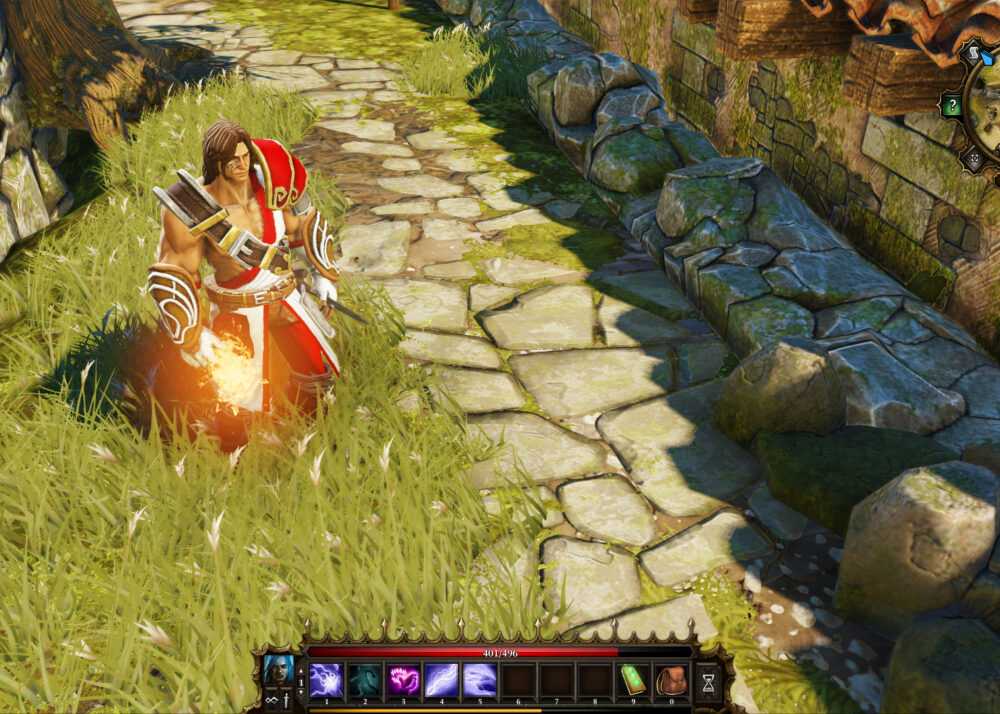
Task: Toggle the sword icon below the portrait
Action: click(286, 700)
